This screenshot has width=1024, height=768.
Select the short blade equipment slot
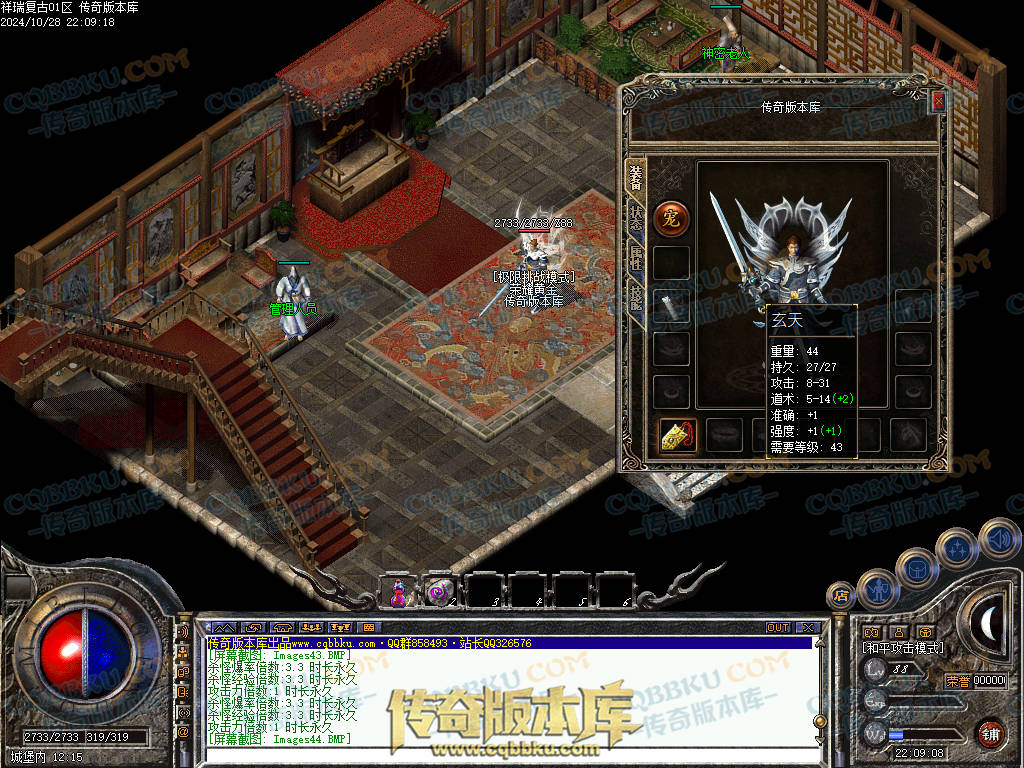coord(671,306)
